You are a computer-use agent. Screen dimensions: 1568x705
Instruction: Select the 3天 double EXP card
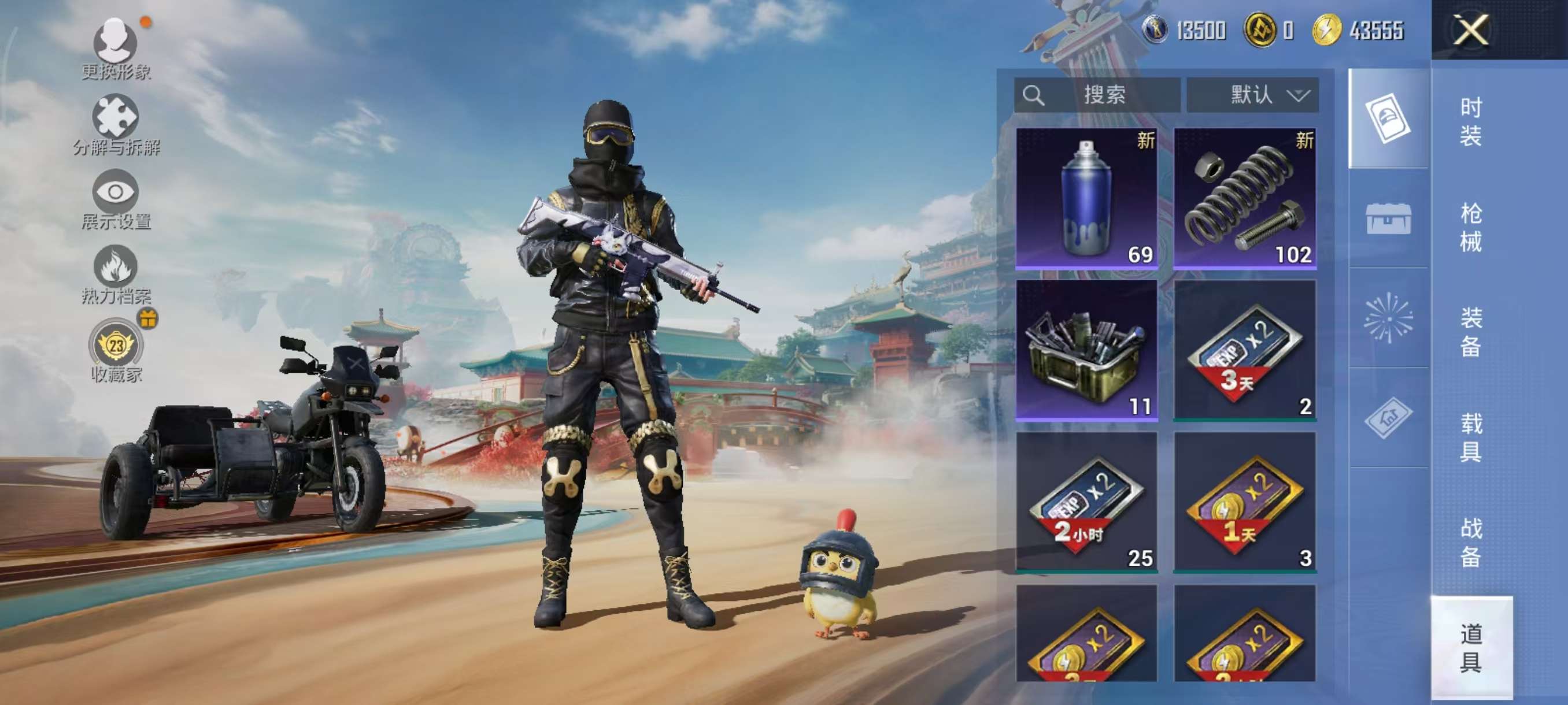coord(1245,350)
